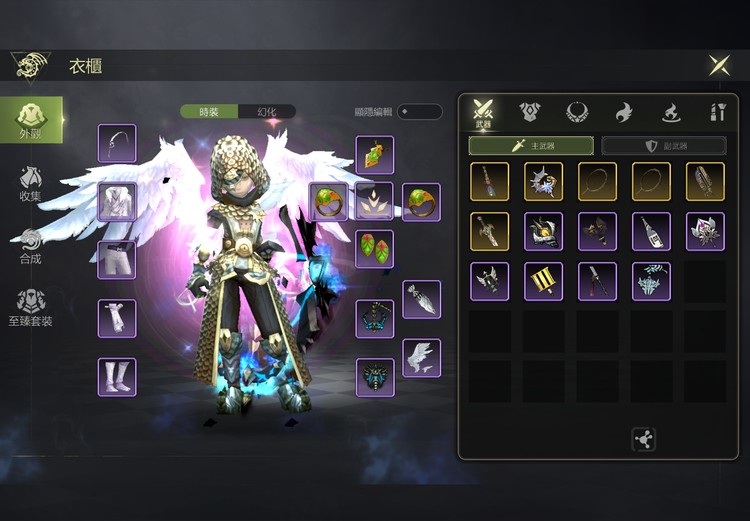
Task: Select the 主武器 main weapon filter
Action: point(531,146)
